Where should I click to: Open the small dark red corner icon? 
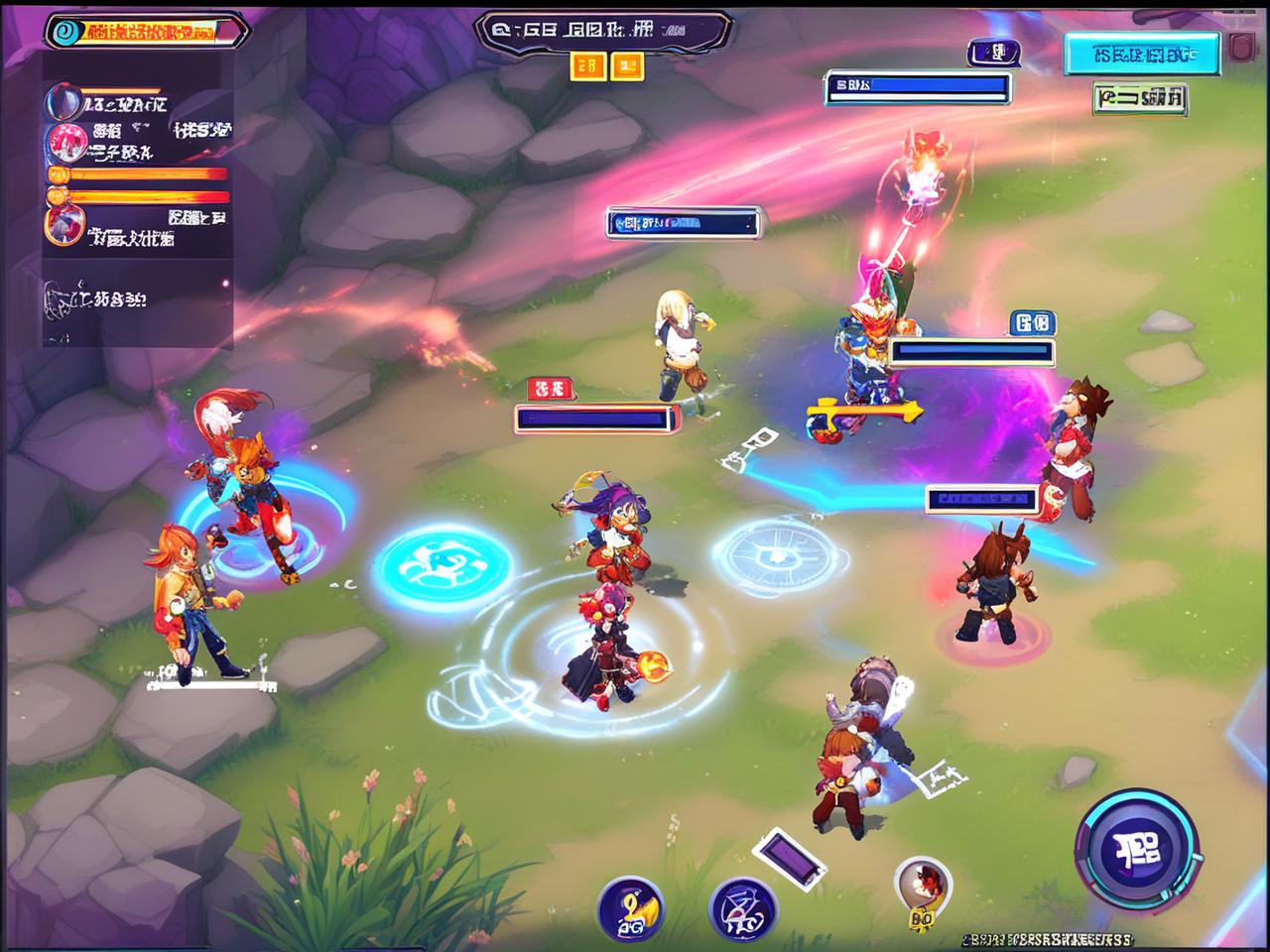(x=1240, y=48)
